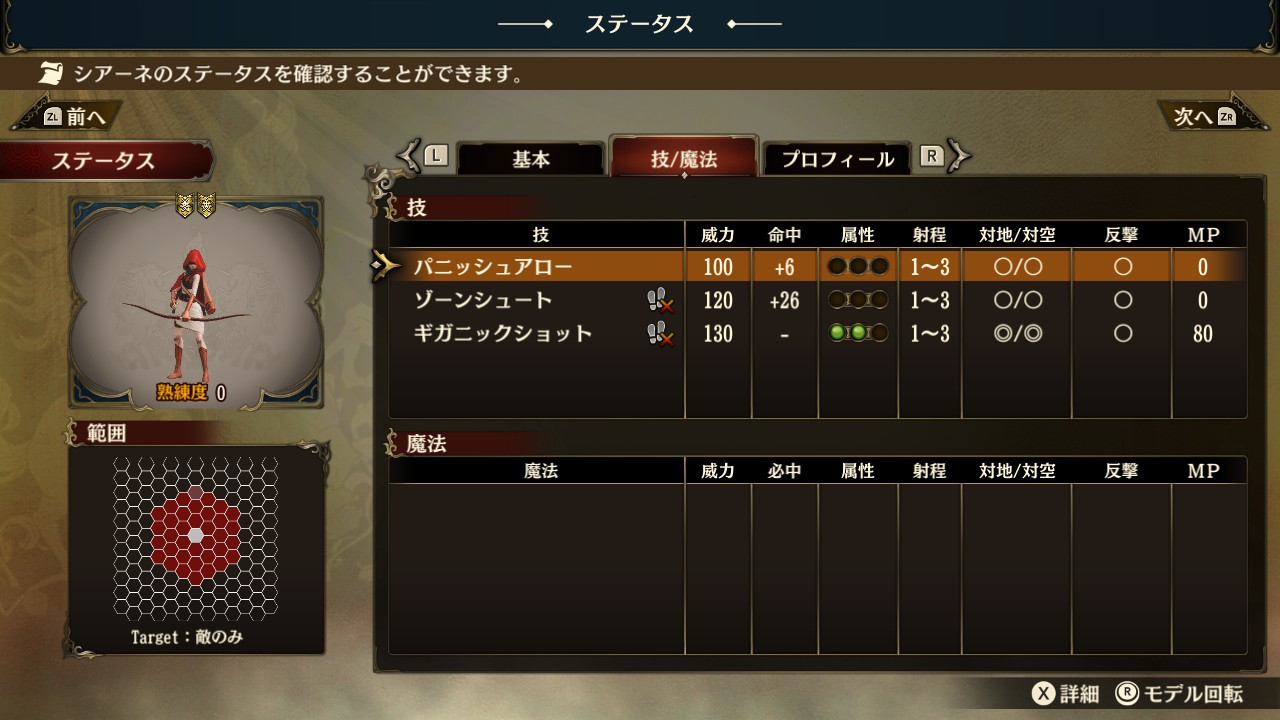The width and height of the screenshot is (1280, 720).
Task: Go to previous character with 前へ
Action: [70, 117]
